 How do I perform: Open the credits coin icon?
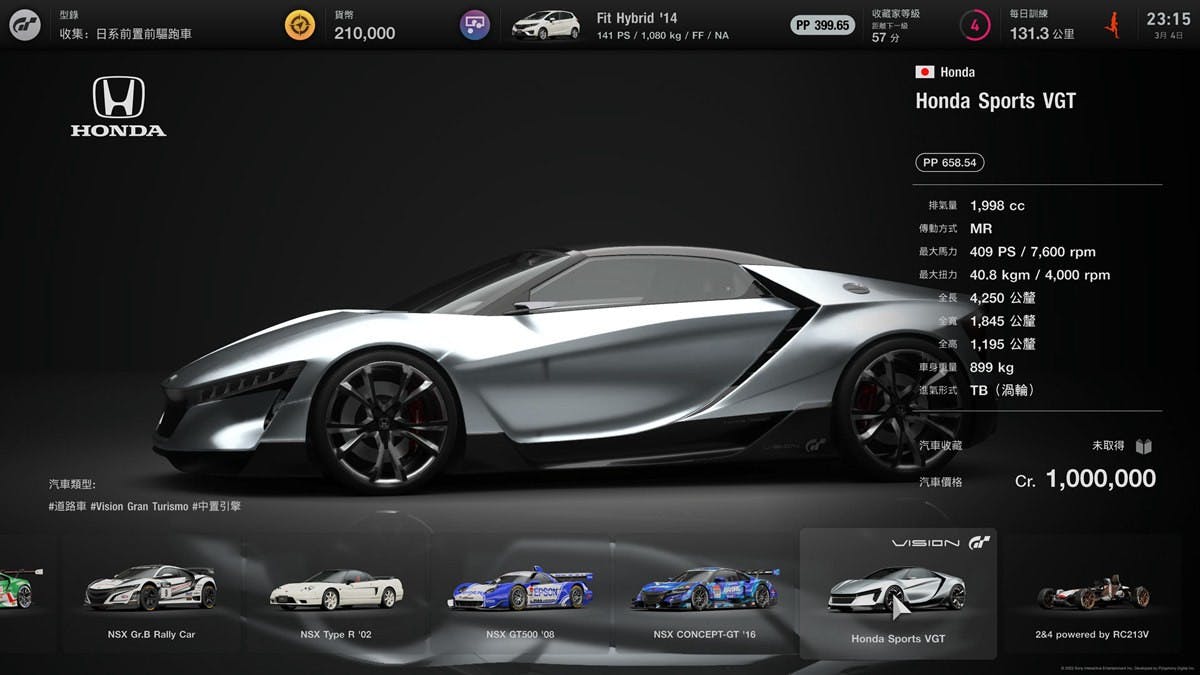tap(299, 25)
